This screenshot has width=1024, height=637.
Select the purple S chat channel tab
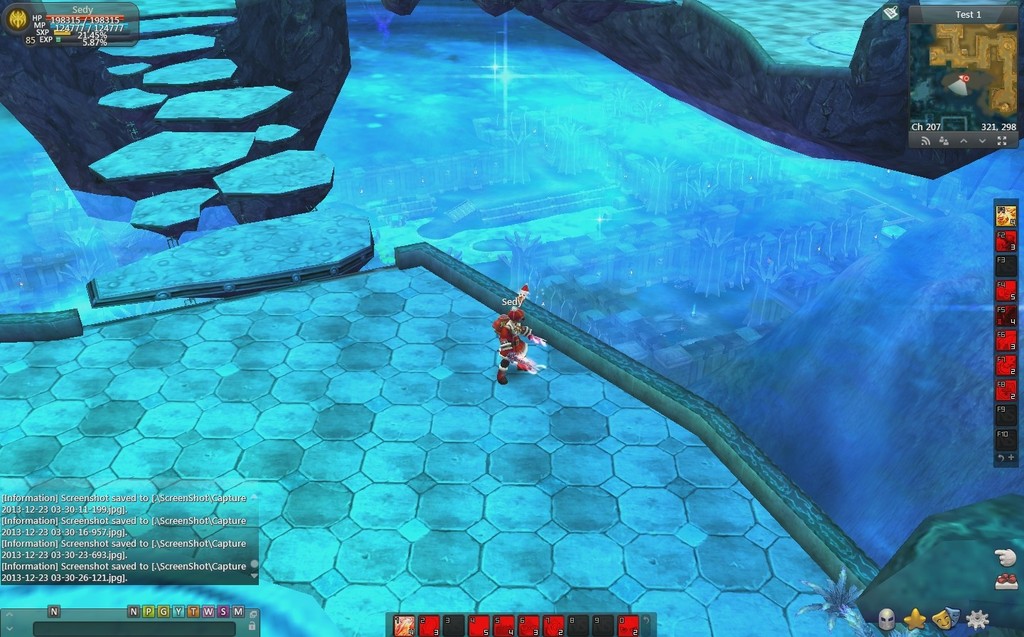pyautogui.click(x=223, y=611)
